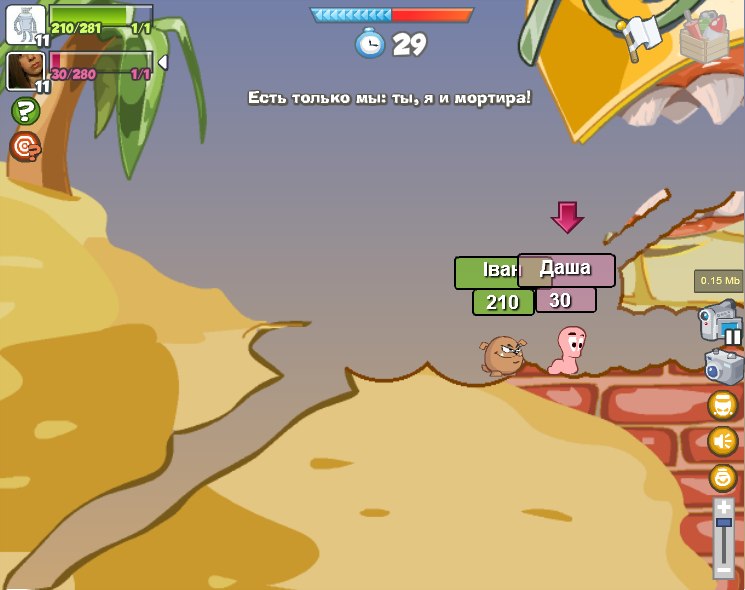Select the woman's photo avatar

pyautogui.click(x=25, y=71)
